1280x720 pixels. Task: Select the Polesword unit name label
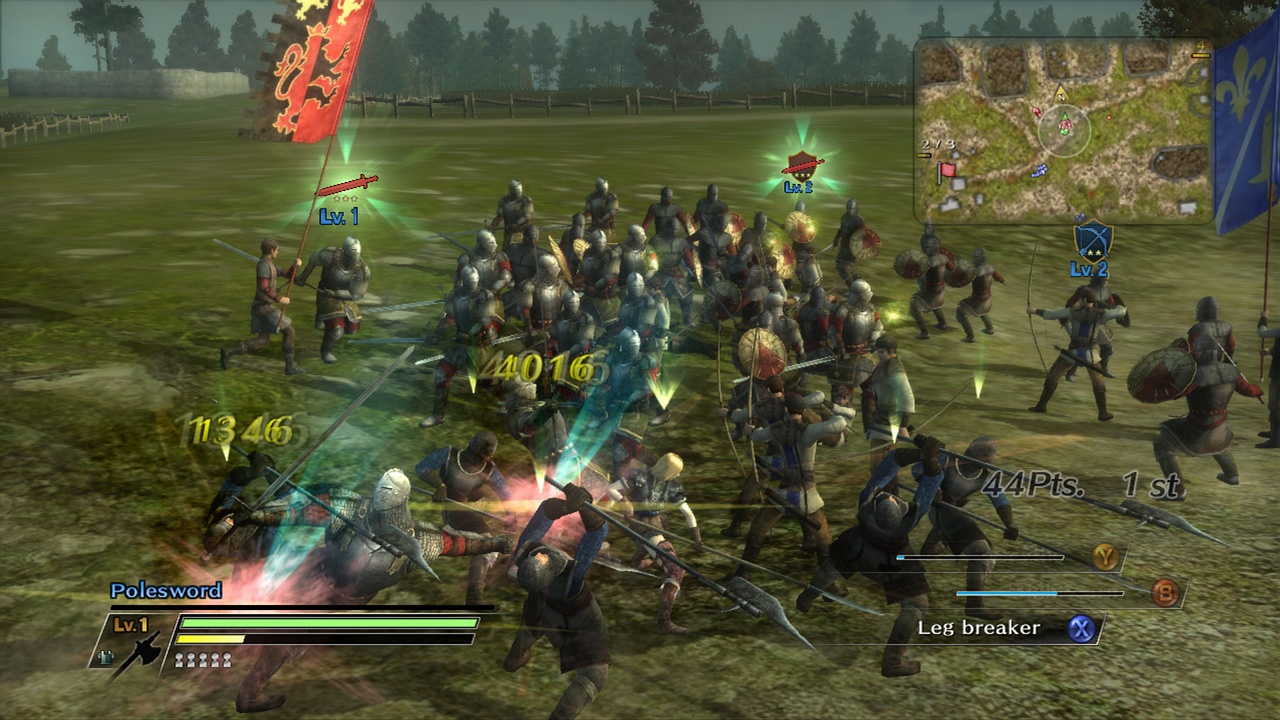[x=164, y=591]
